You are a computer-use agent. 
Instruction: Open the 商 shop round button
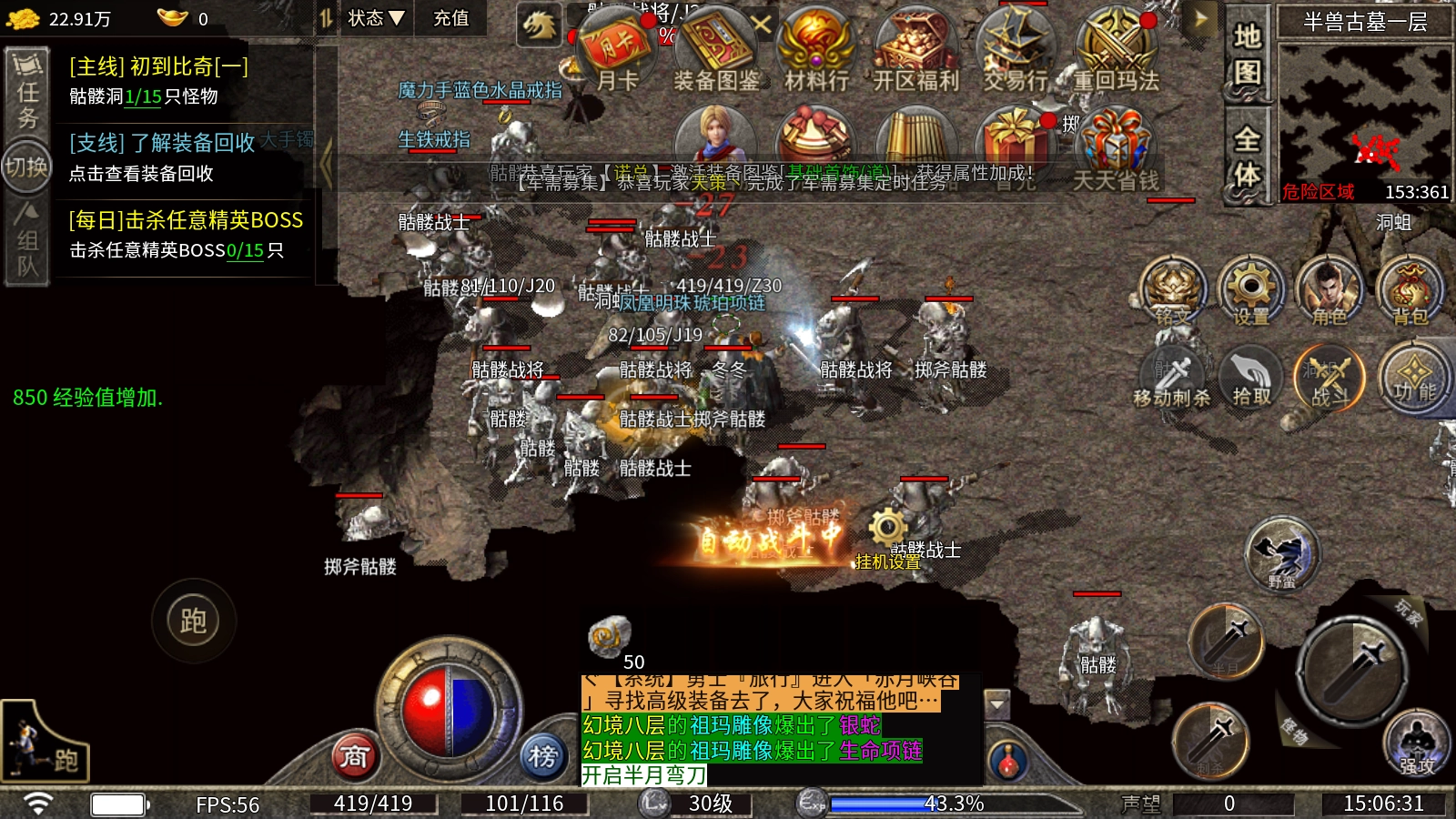(355, 756)
